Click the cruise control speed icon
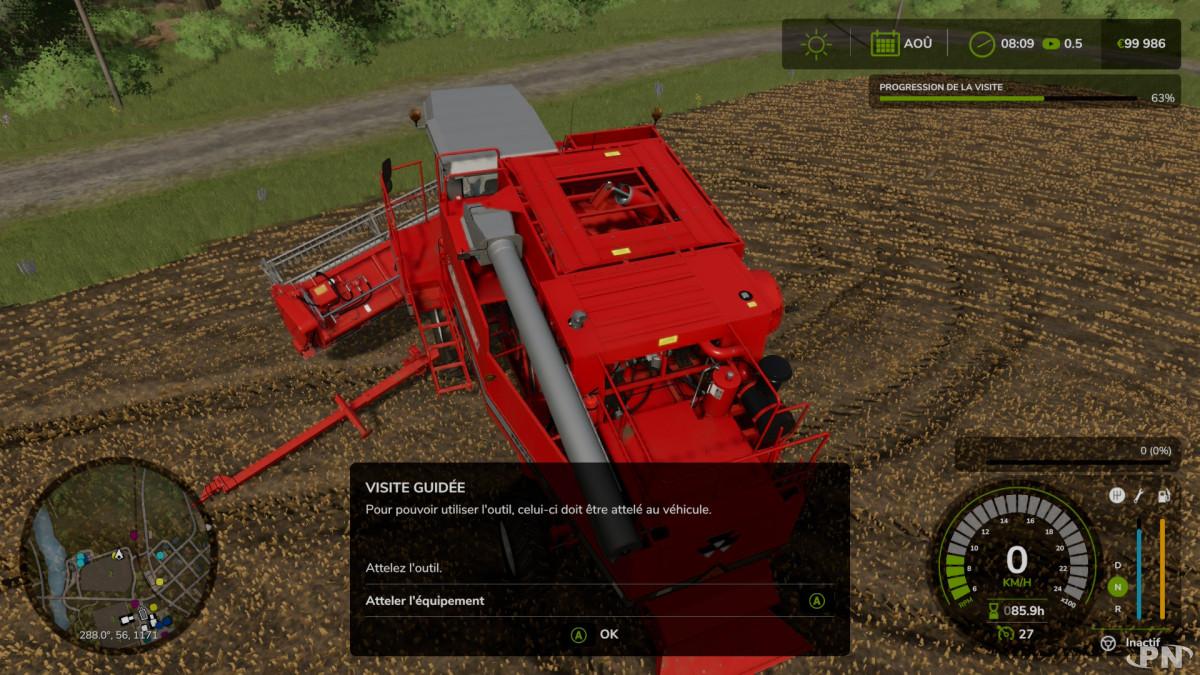 pos(1004,633)
